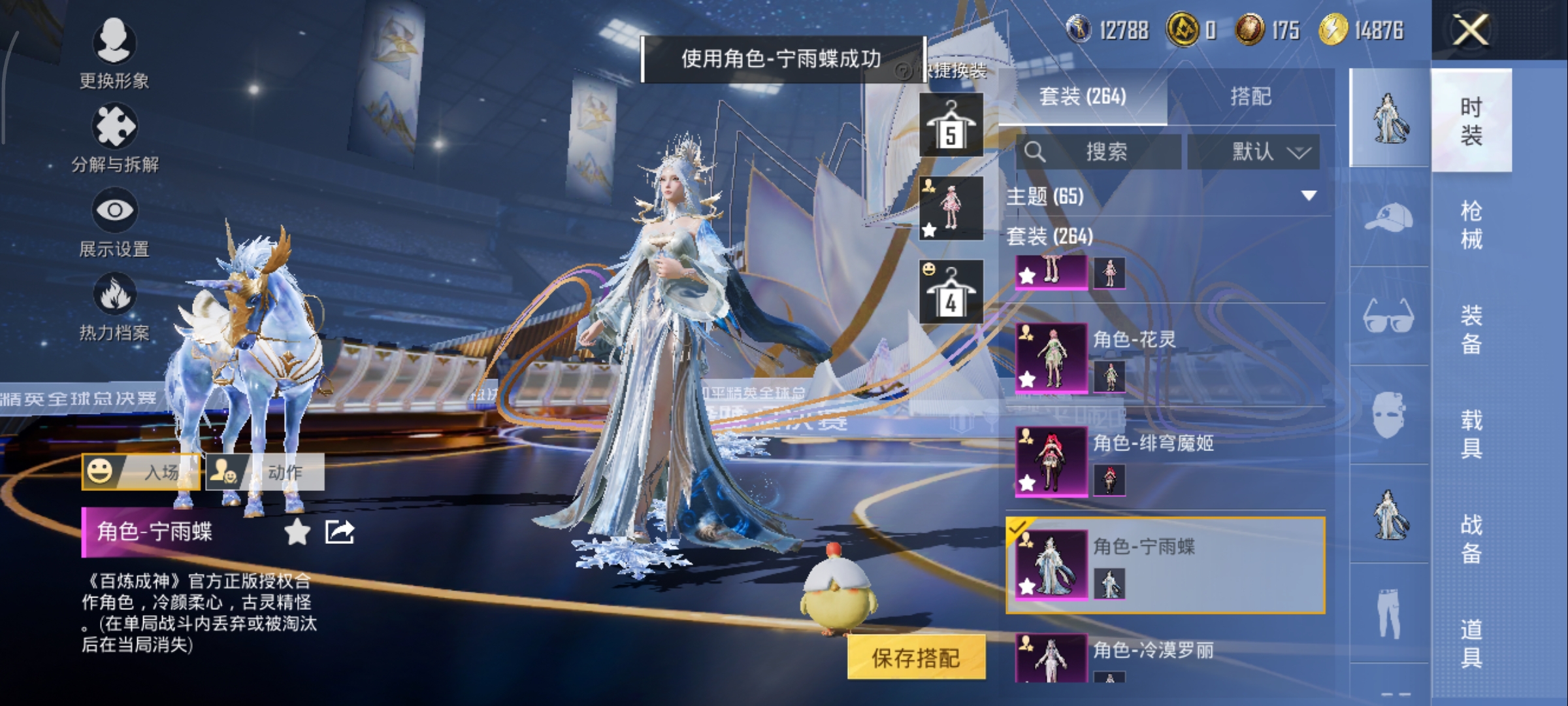Switch to the 套装 (264) tab

[x=1083, y=97]
